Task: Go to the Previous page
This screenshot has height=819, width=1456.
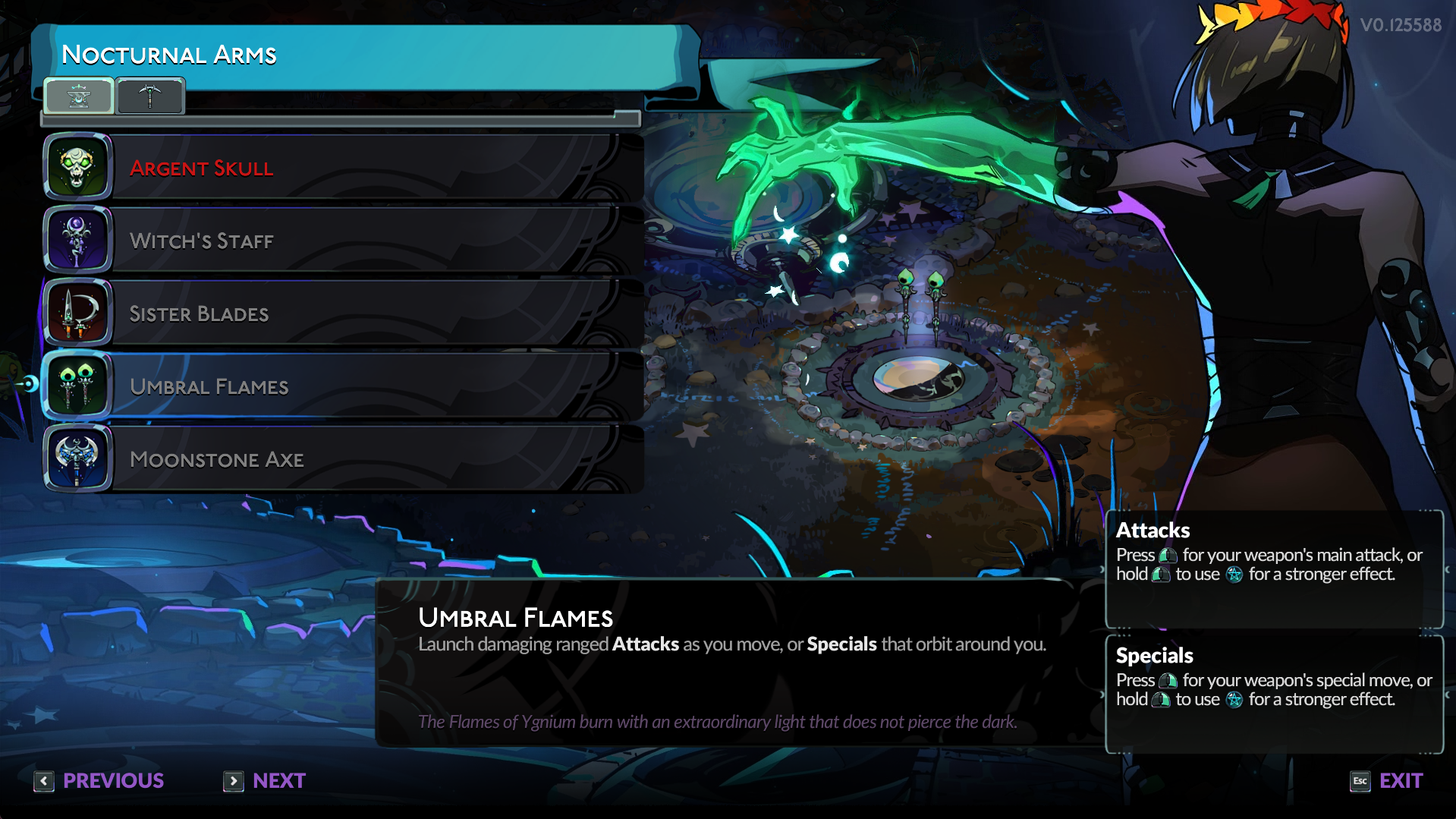Action: tap(99, 780)
